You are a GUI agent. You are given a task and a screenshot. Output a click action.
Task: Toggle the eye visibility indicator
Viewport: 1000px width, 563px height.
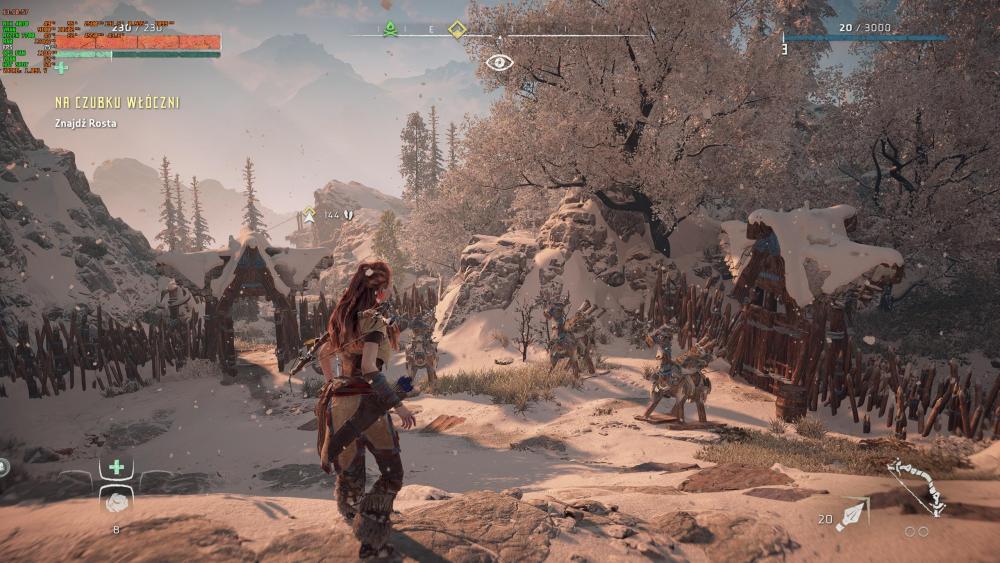pyautogui.click(x=499, y=62)
